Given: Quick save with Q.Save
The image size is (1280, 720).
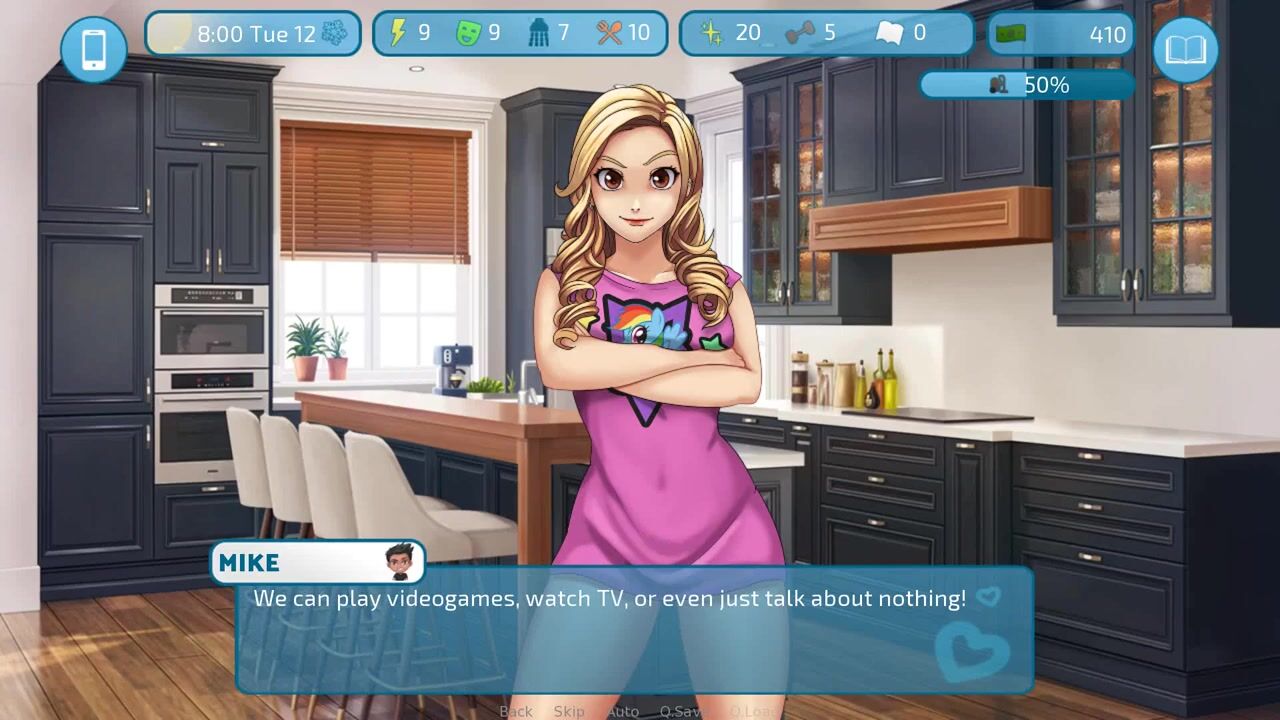Looking at the screenshot, I should tap(683, 711).
